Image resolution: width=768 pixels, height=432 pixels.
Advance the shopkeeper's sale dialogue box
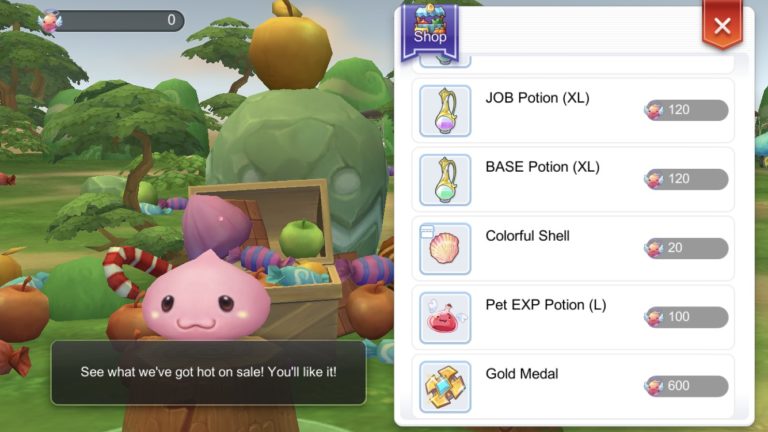[208, 372]
